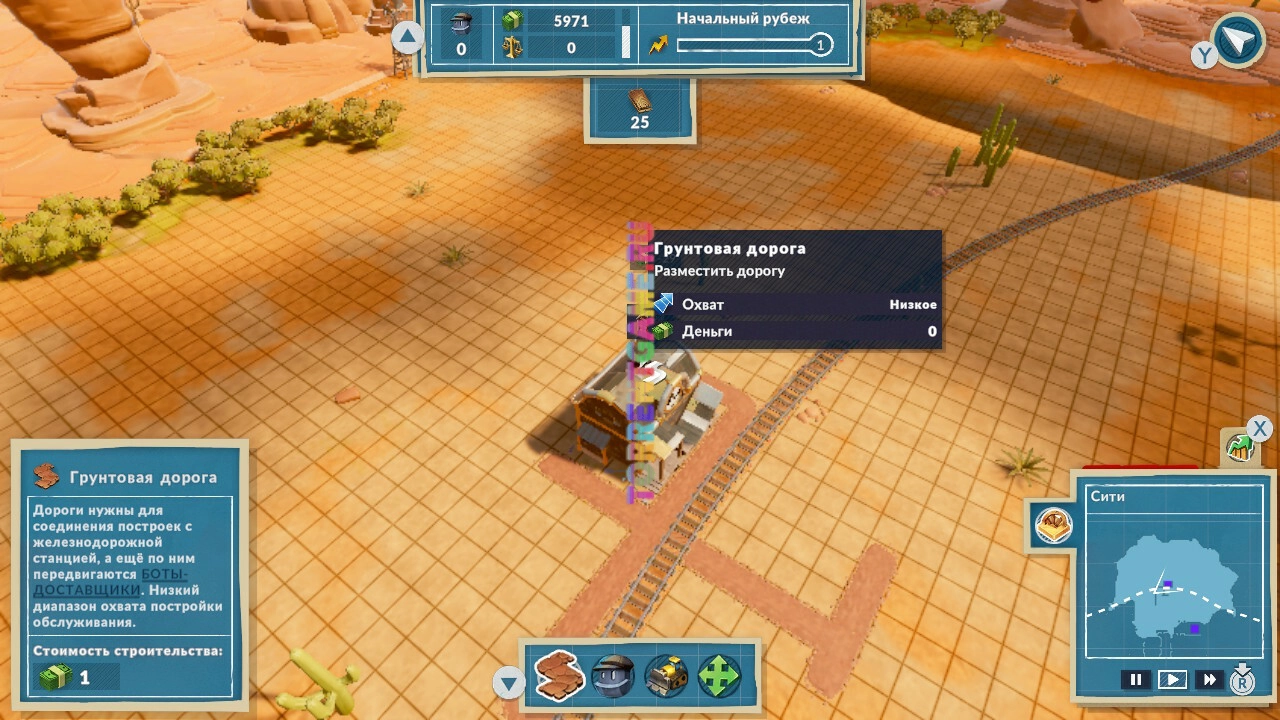Click the compass cursor button
Screen dimensions: 1280x720
(1238, 42)
